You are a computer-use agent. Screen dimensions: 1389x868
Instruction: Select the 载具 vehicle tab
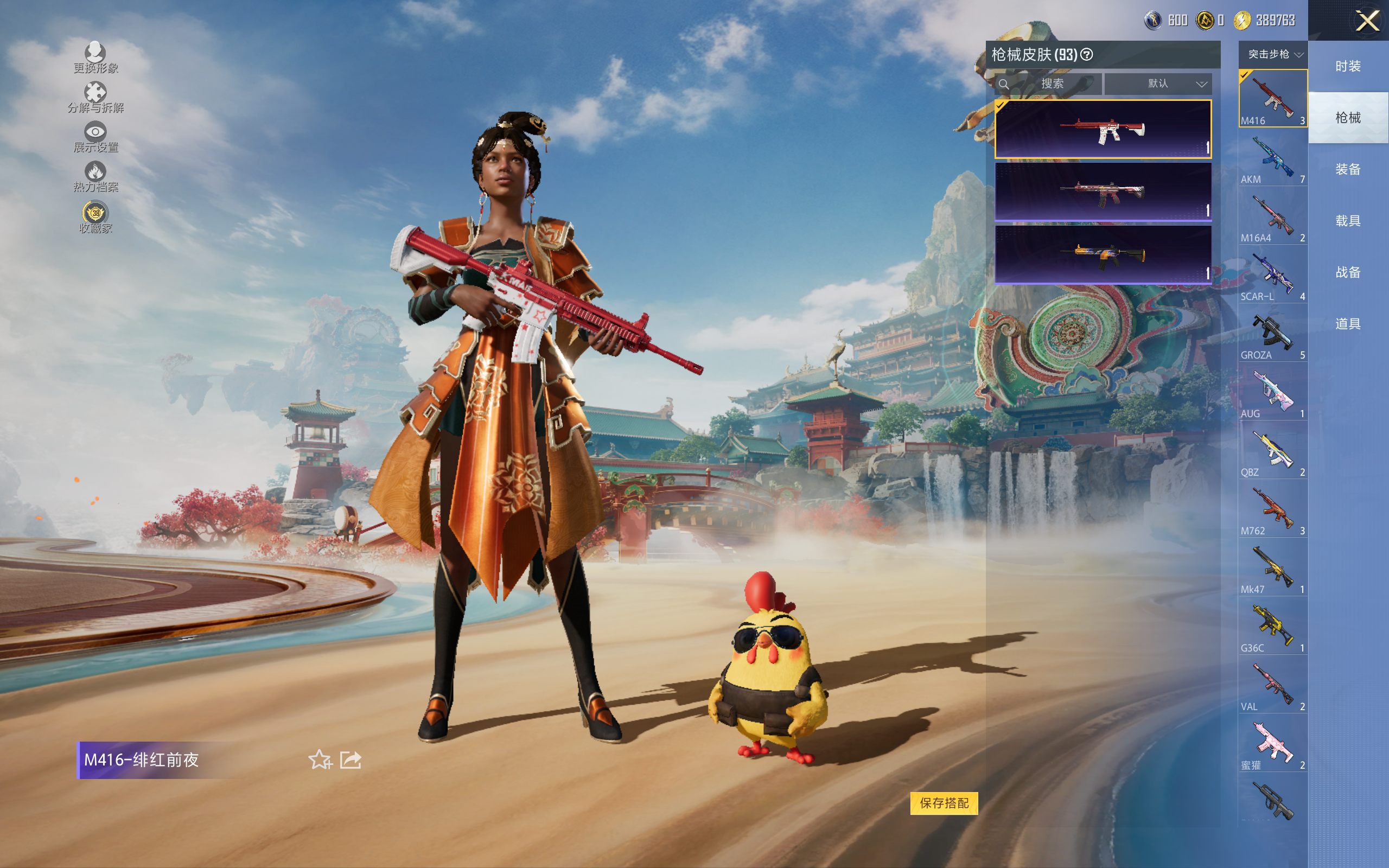pos(1348,221)
